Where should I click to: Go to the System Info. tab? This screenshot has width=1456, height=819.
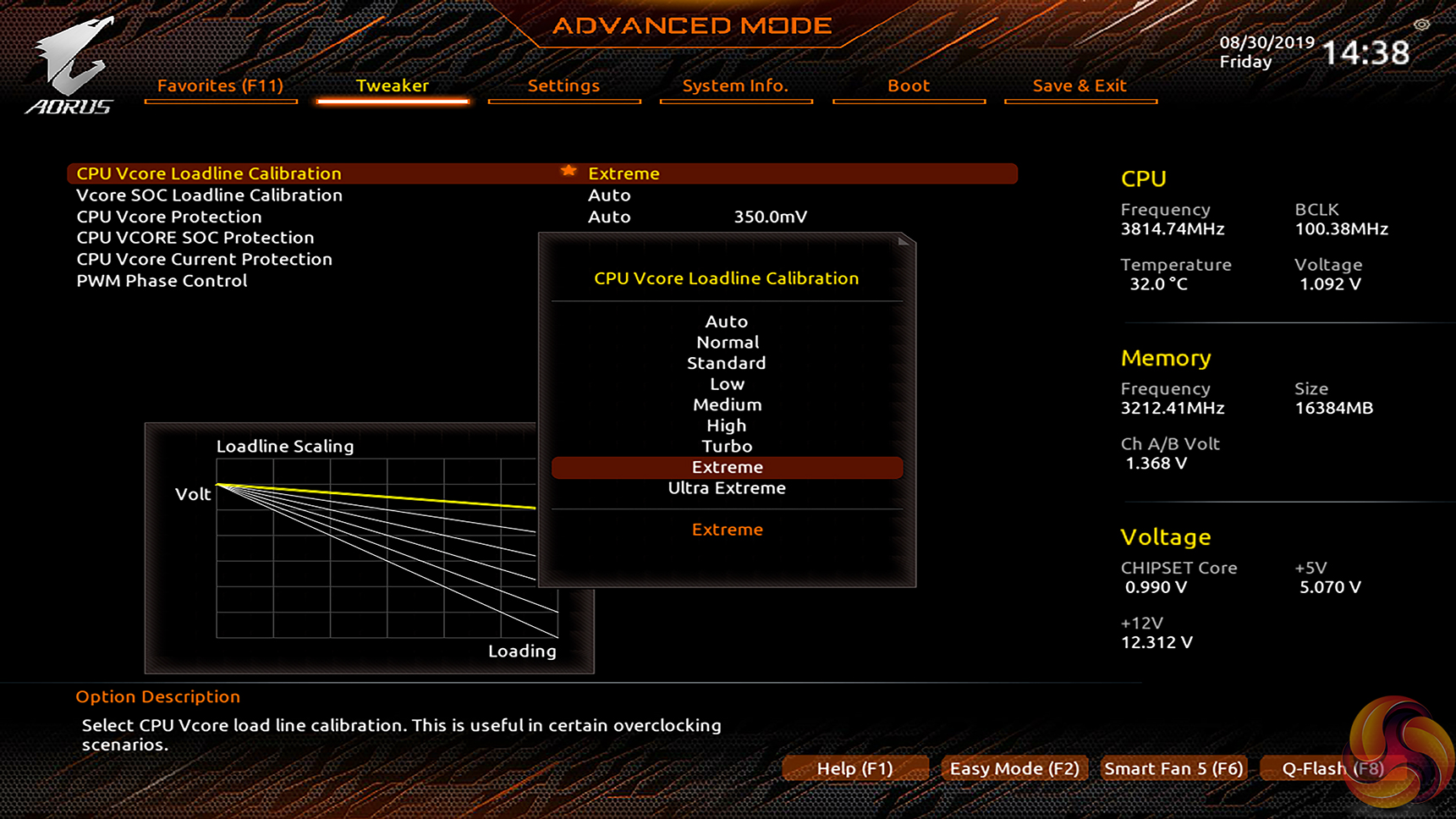click(x=735, y=85)
